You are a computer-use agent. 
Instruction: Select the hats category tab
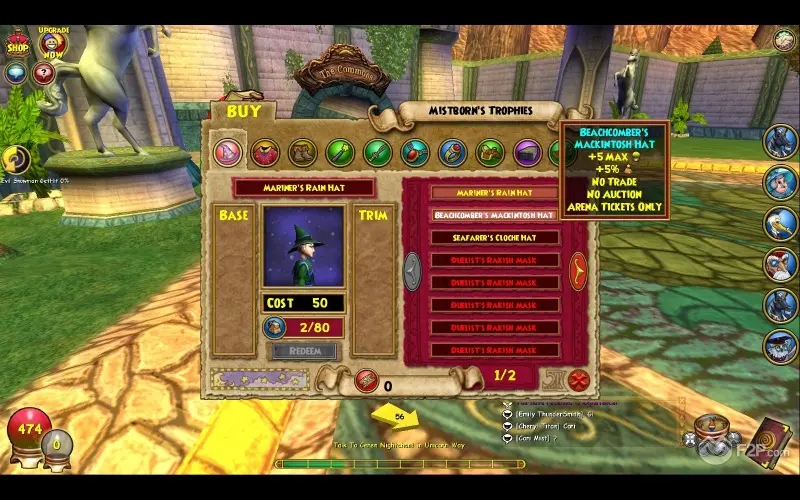point(227,153)
